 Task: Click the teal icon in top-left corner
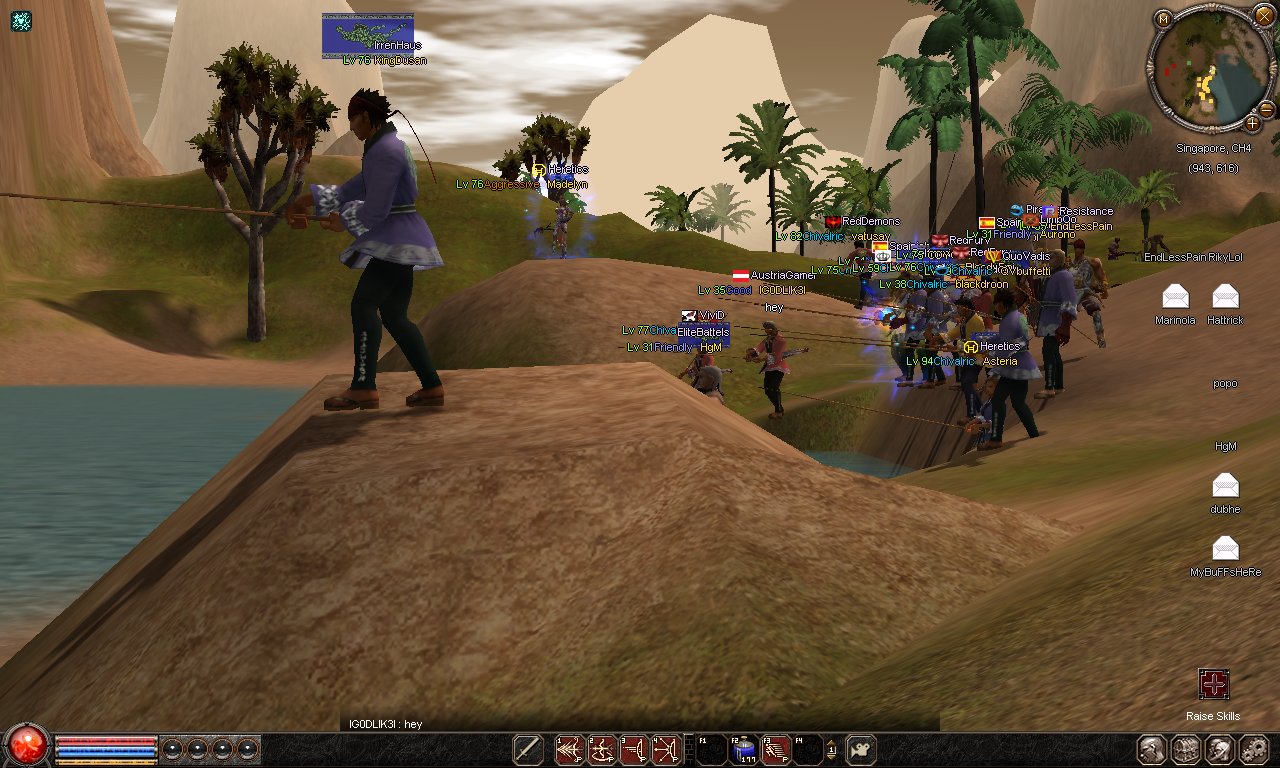click(x=20, y=20)
